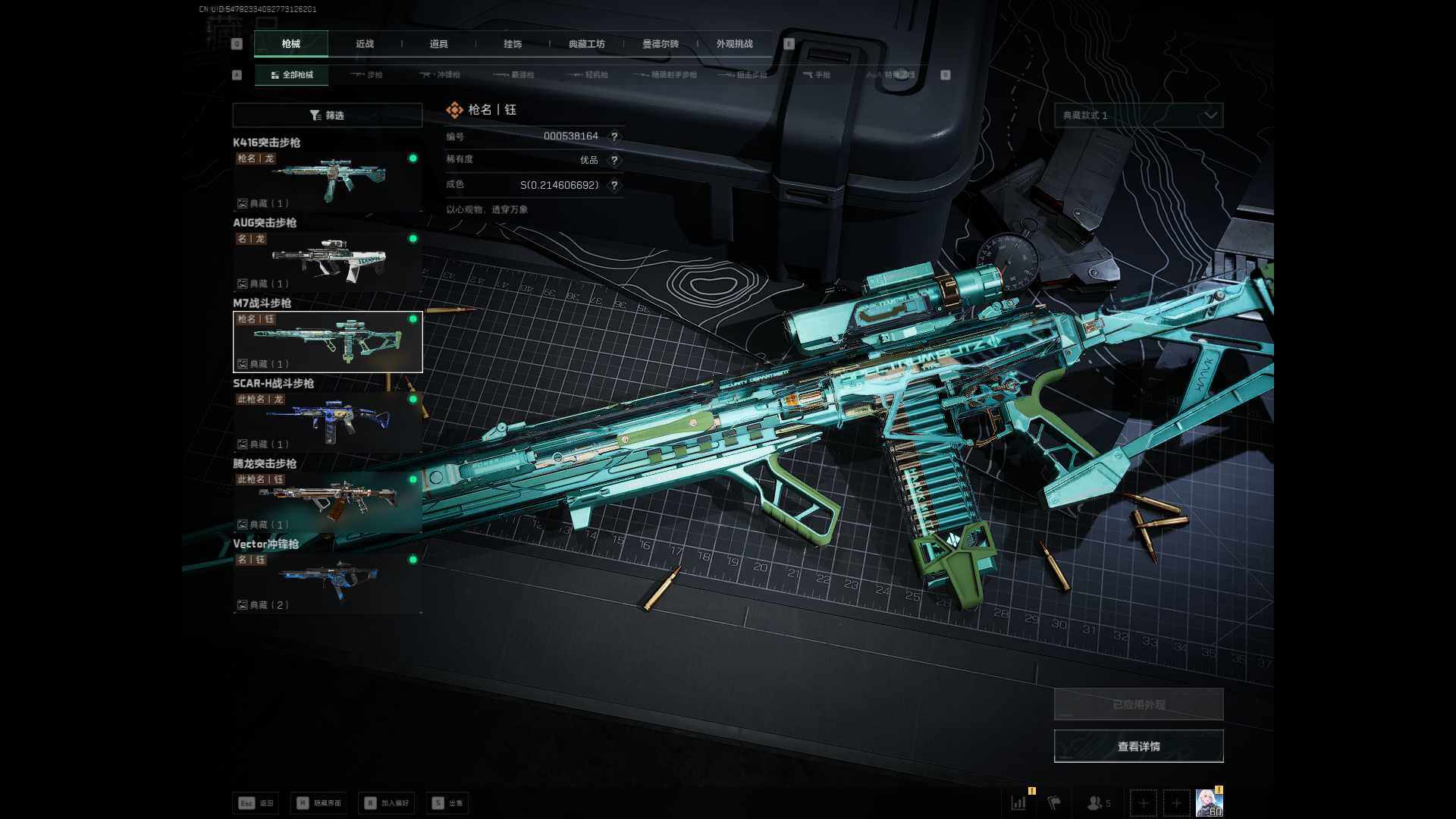Image resolution: width=1456 pixels, height=819 pixels.
Task: Switch to the 近战 melee tab
Action: 365,44
